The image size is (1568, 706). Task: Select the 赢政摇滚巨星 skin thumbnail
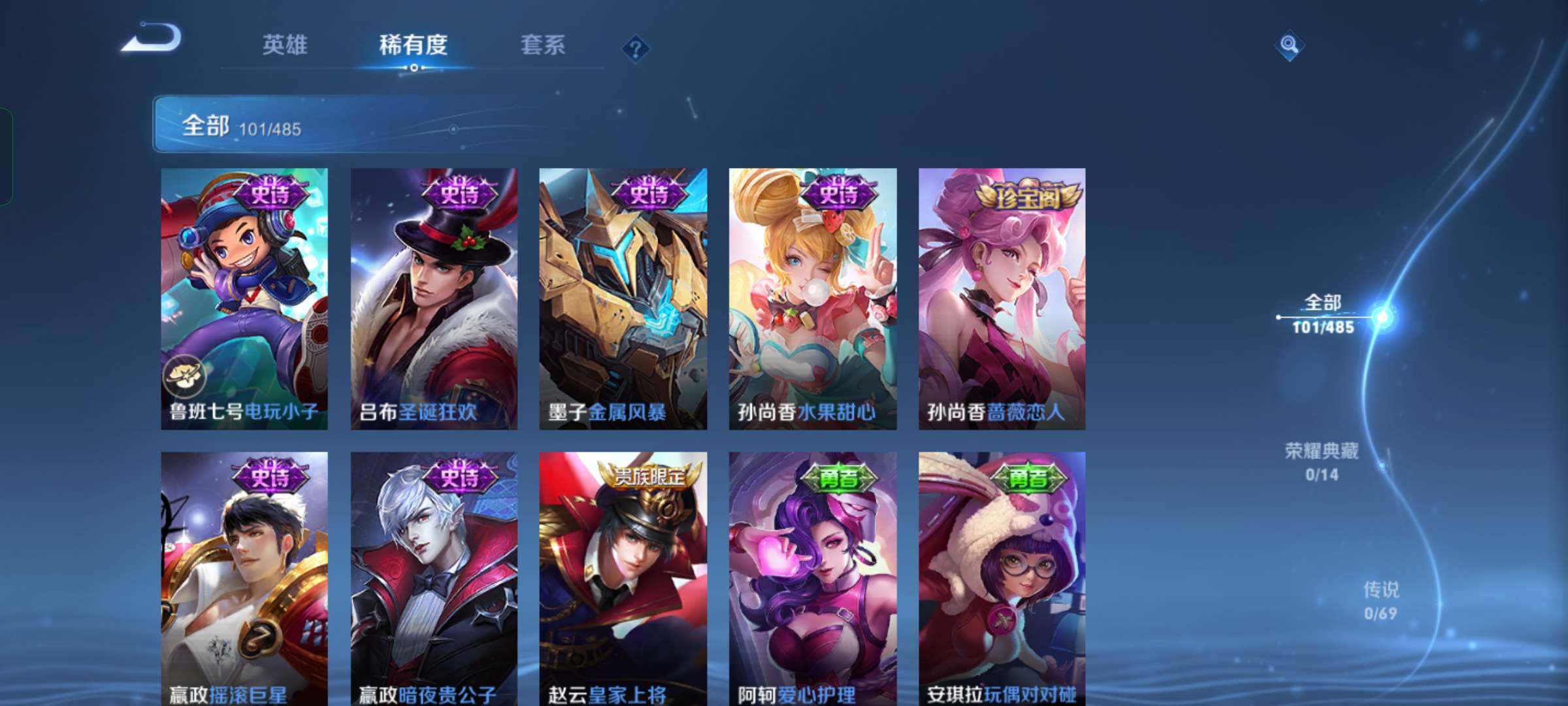(244, 582)
